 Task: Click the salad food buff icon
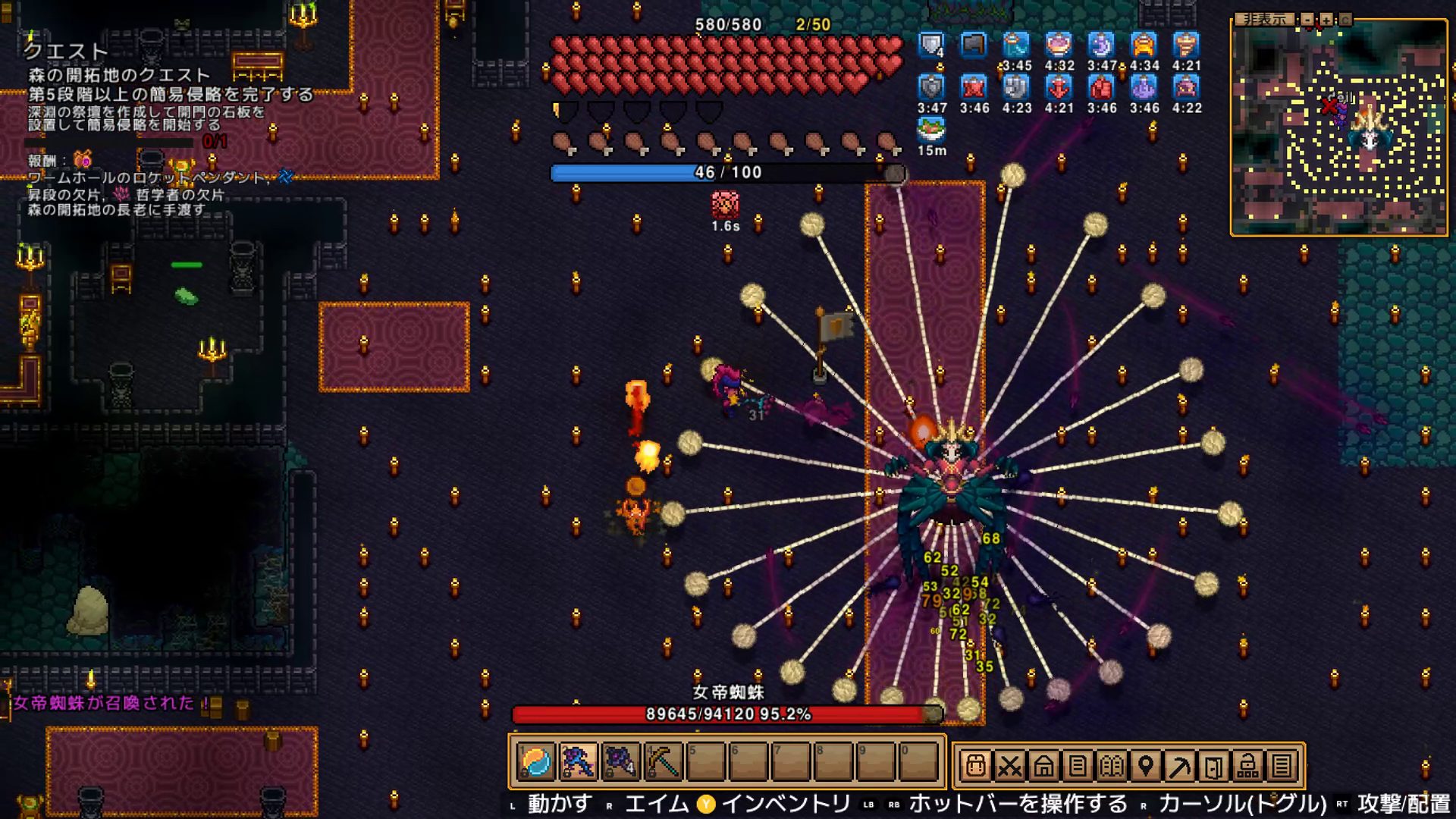(x=931, y=129)
